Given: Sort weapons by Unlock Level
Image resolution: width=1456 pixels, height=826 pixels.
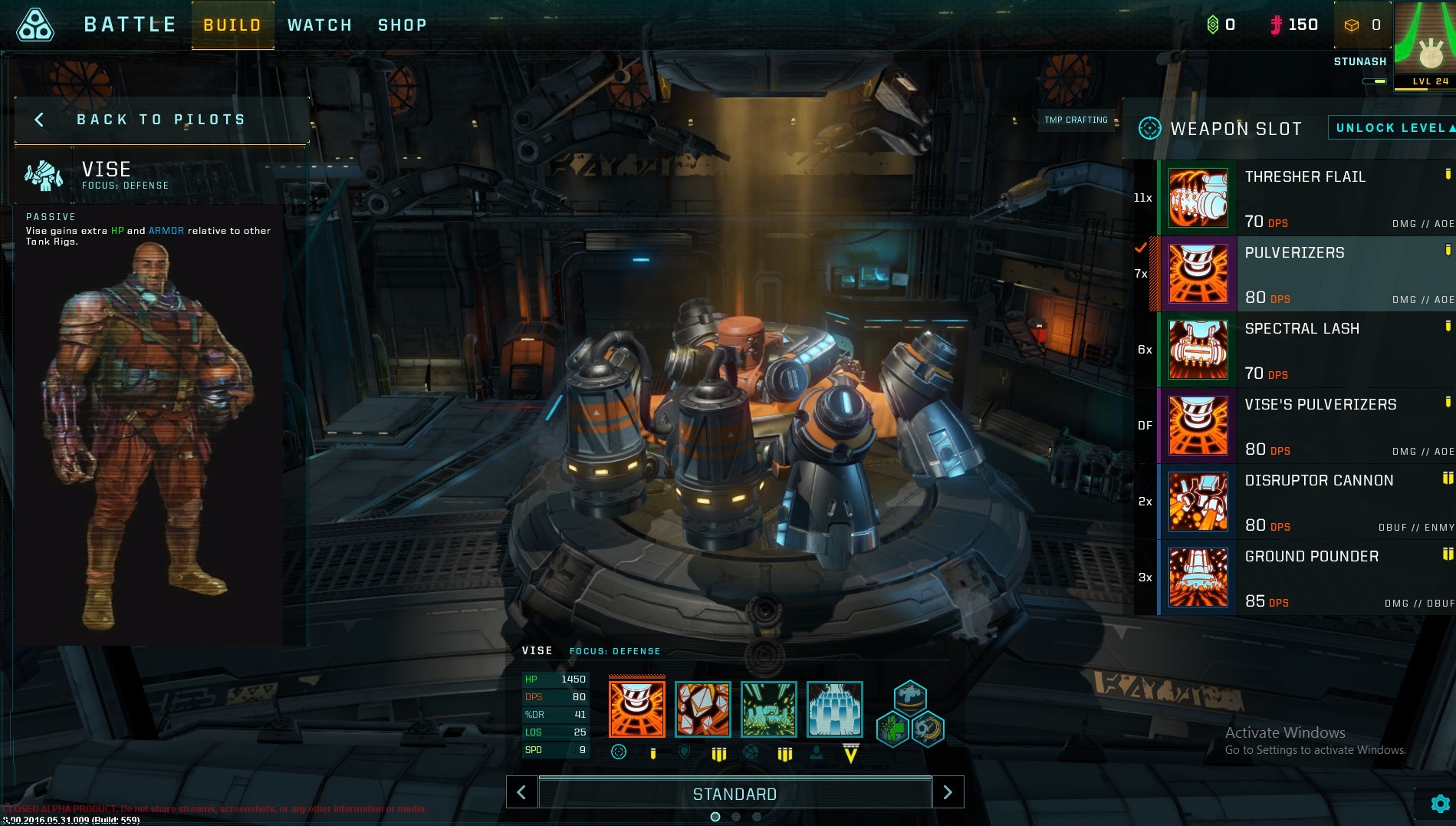Looking at the screenshot, I should pyautogui.click(x=1392, y=128).
